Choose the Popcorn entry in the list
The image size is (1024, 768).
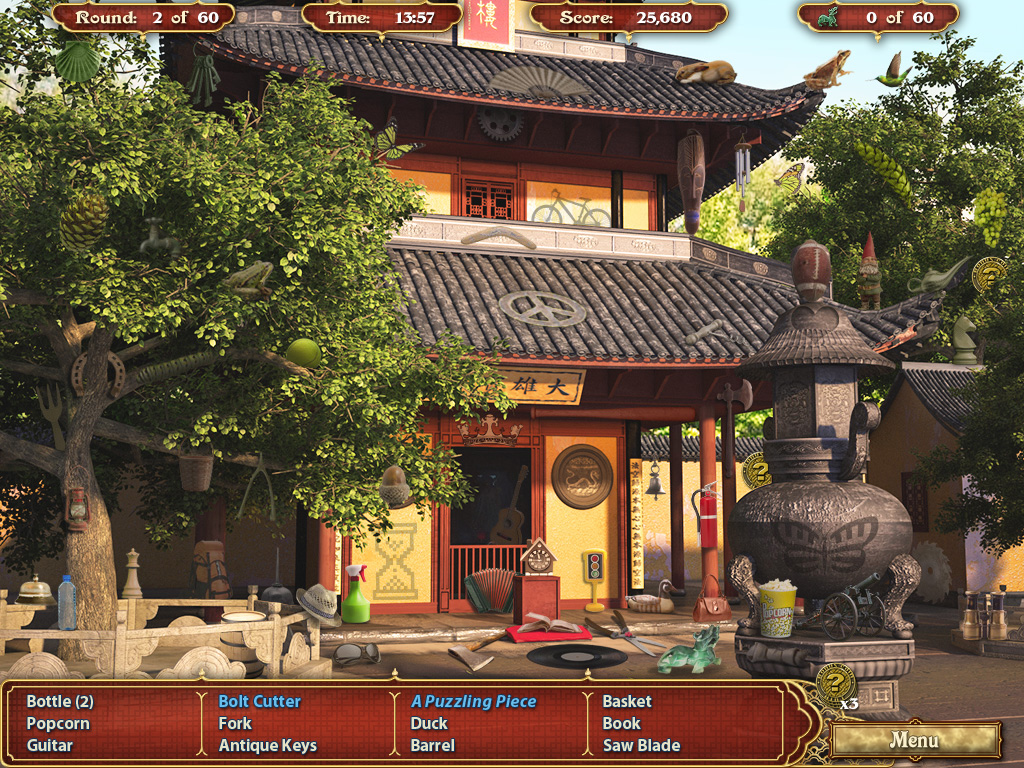(58, 723)
